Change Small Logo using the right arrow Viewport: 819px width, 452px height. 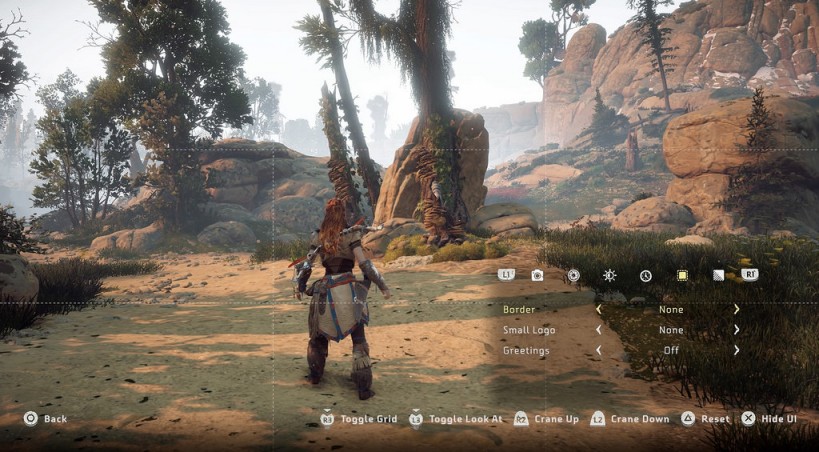(737, 330)
